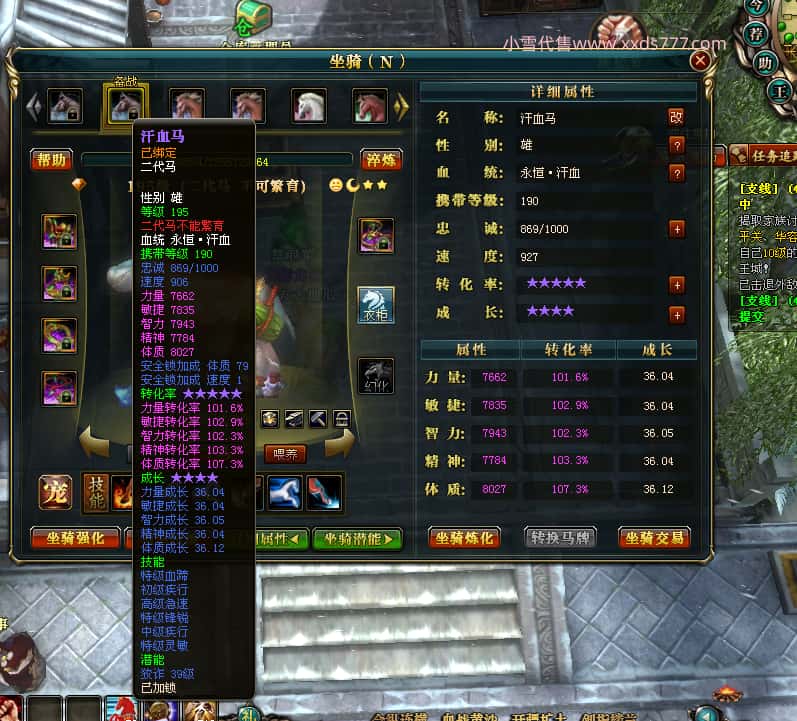This screenshot has width=797, height=721.
Task: Increase 忠诚 loyalty with plus button
Action: (677, 229)
